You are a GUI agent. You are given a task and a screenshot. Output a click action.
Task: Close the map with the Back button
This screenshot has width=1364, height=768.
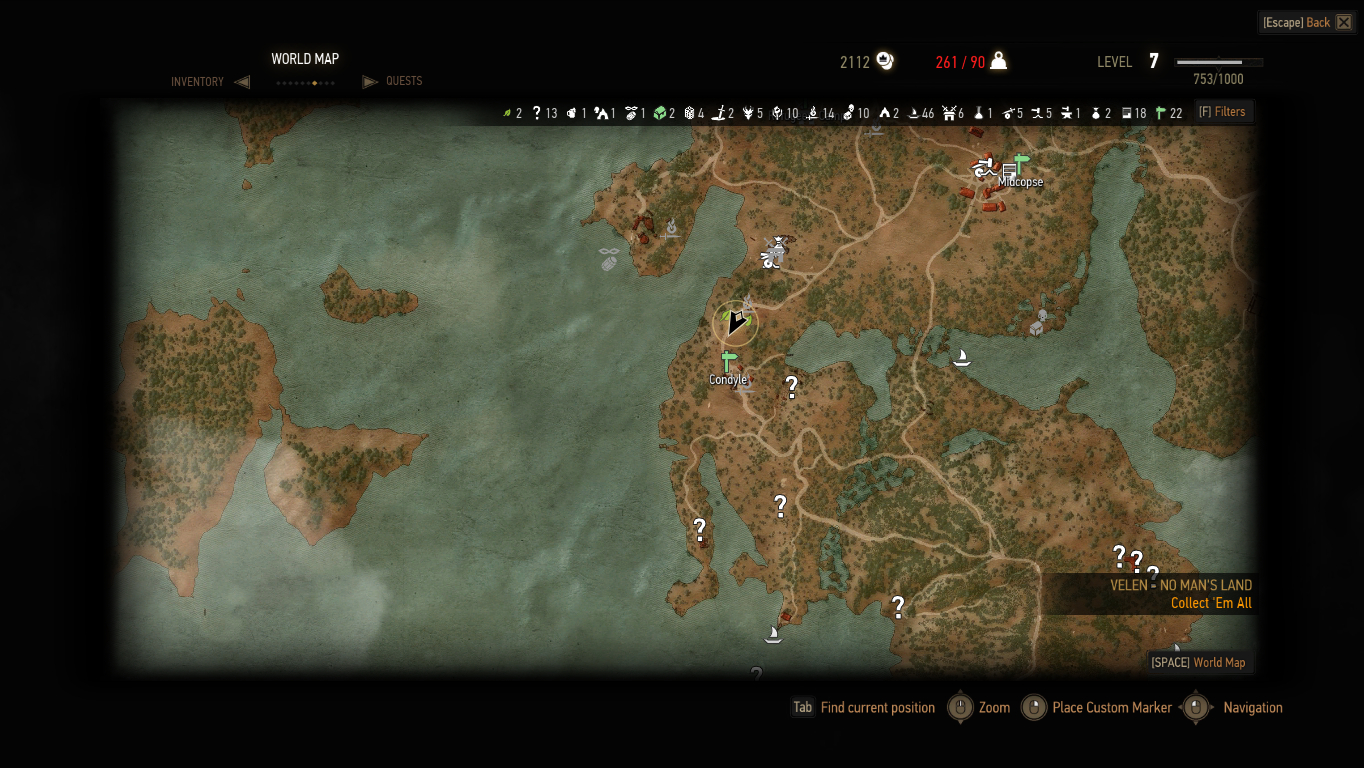pos(1307,22)
